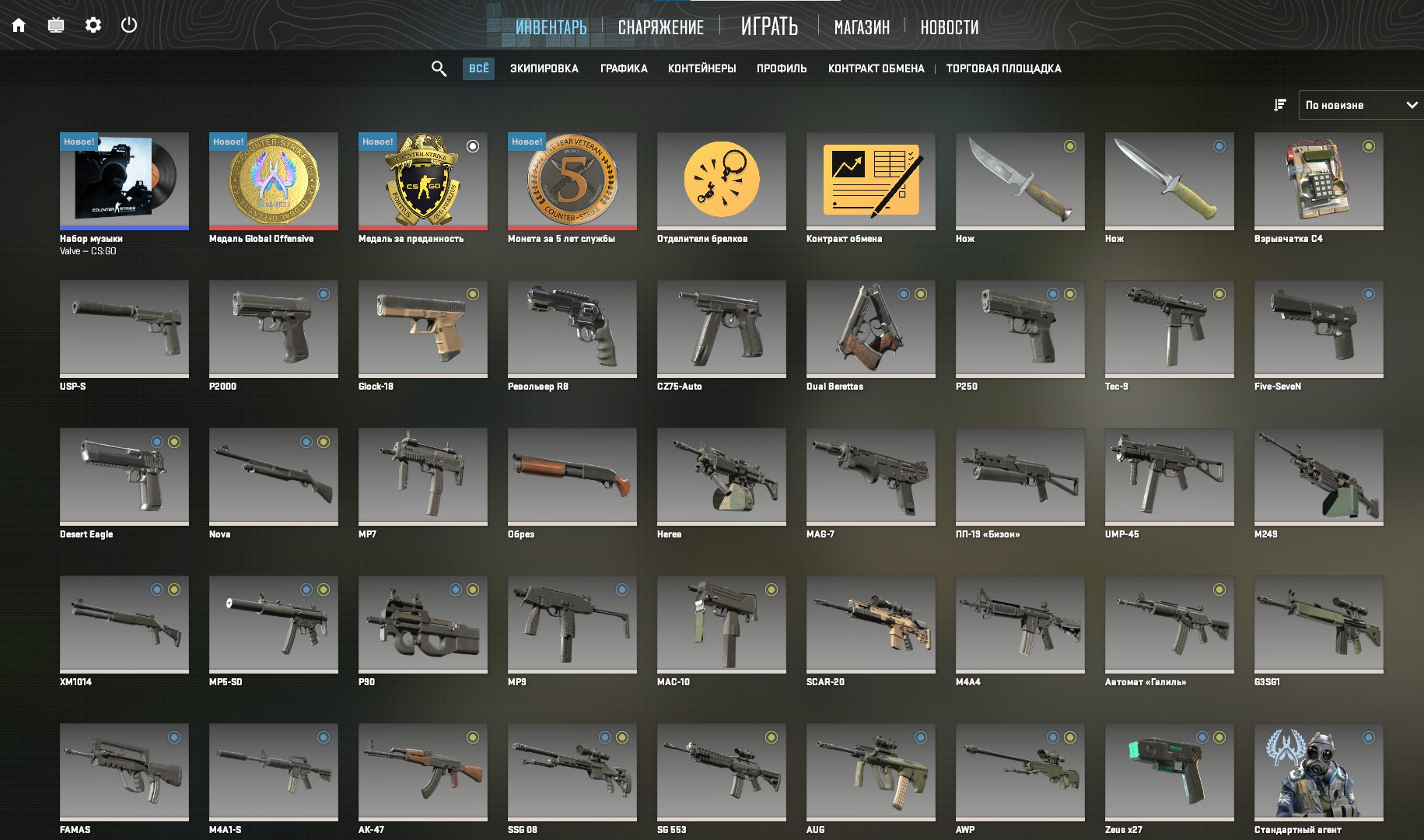This screenshot has height=840, width=1424.
Task: Click the Home icon in the top-left corner
Action: pyautogui.click(x=19, y=25)
